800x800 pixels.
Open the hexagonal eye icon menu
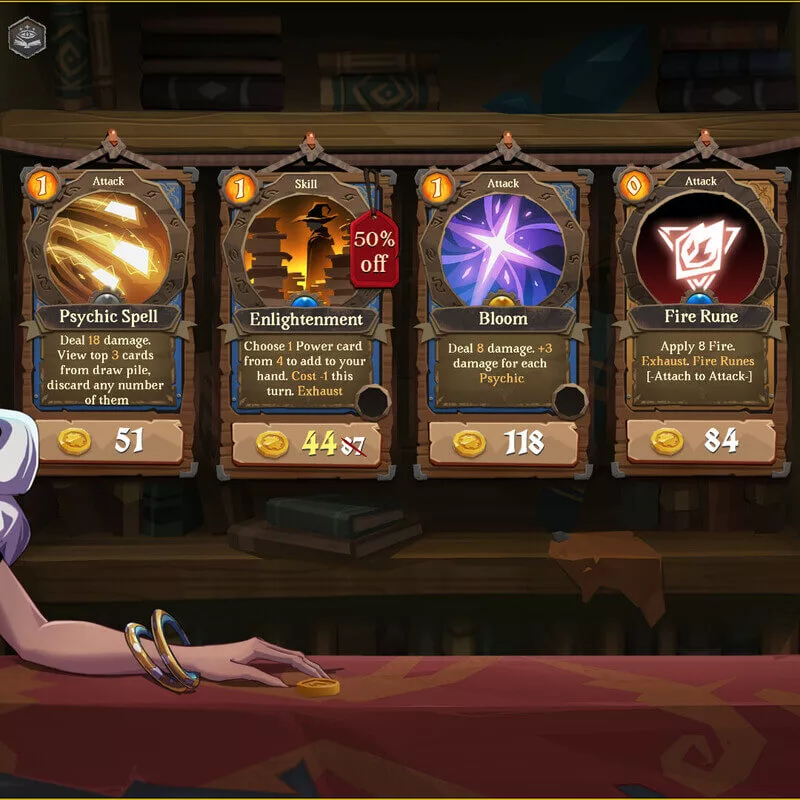pyautogui.click(x=25, y=36)
